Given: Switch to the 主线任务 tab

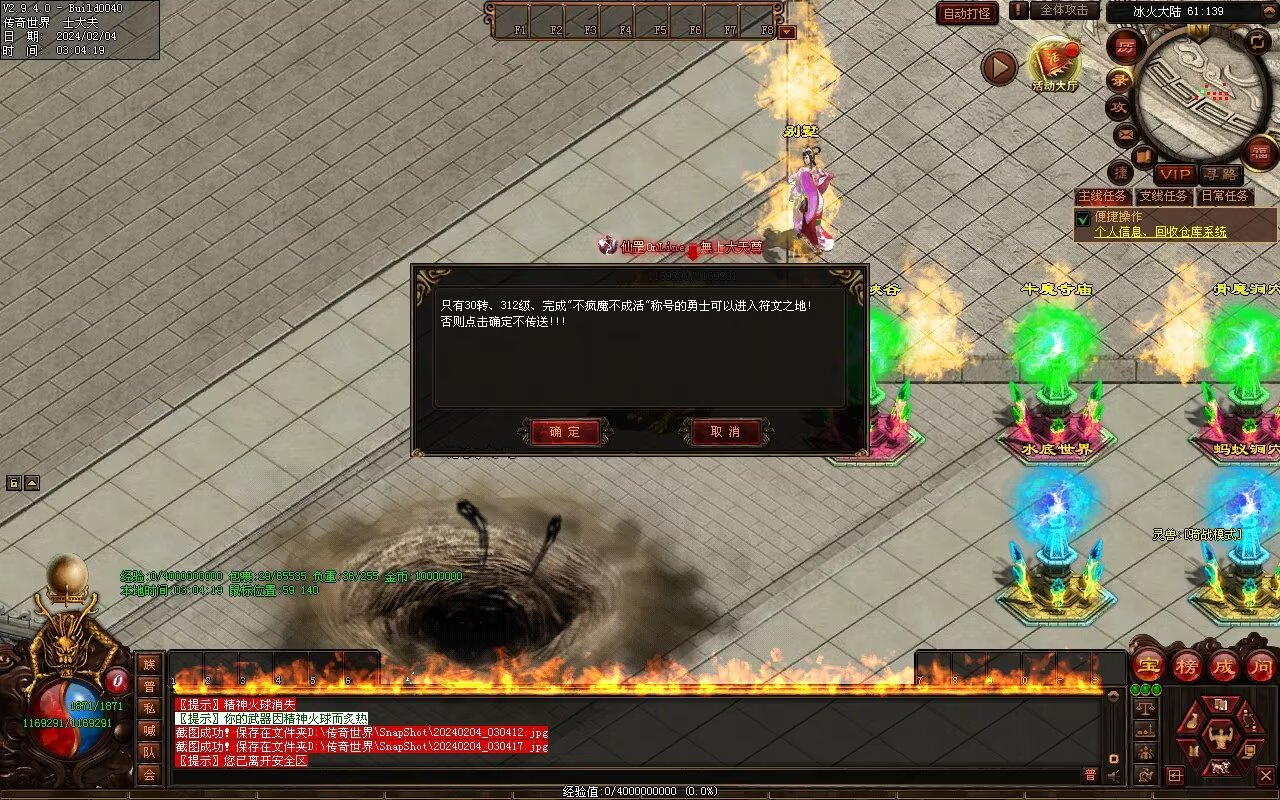Looking at the screenshot, I should tap(1102, 196).
